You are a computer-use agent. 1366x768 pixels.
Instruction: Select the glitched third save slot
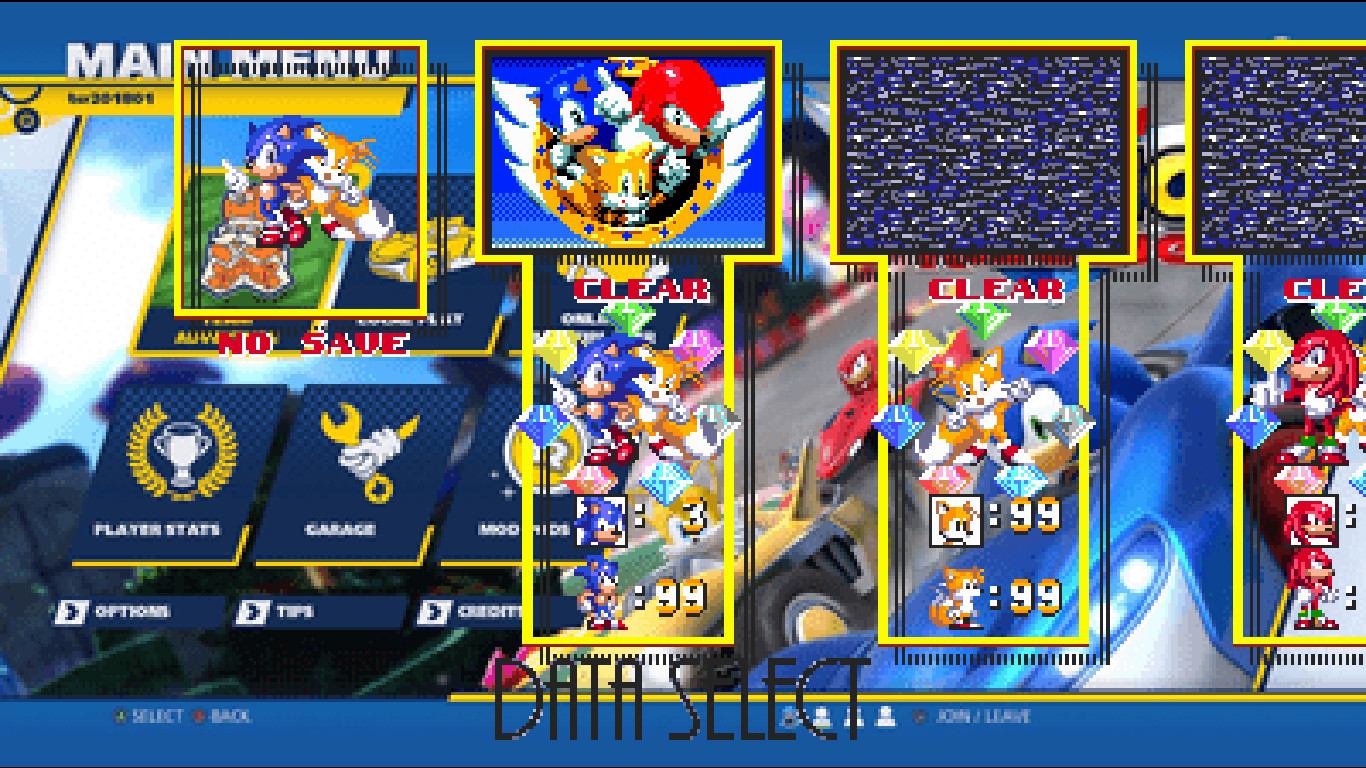tap(983, 148)
